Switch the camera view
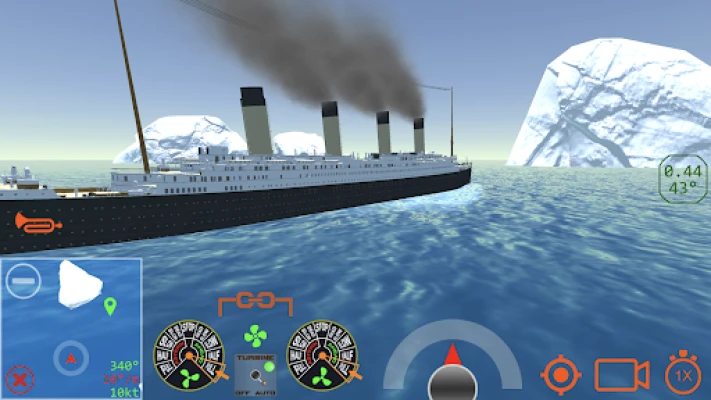The height and width of the screenshot is (400, 711). point(622,374)
